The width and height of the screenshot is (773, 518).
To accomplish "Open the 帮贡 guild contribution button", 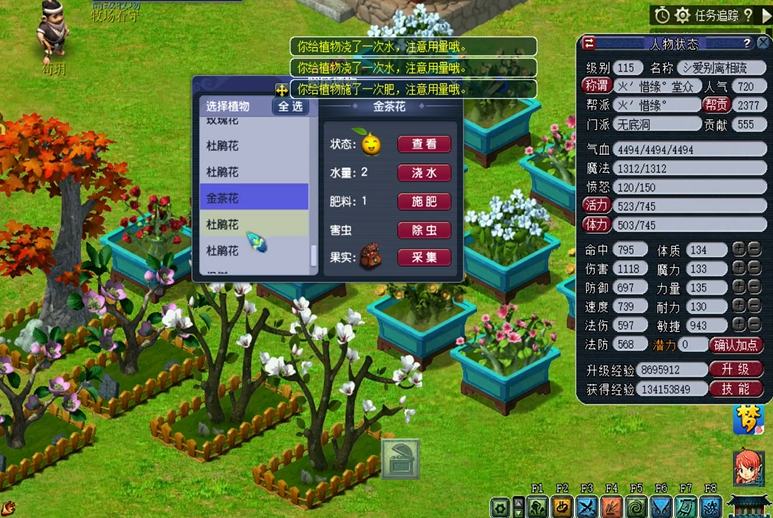I will click(716, 105).
